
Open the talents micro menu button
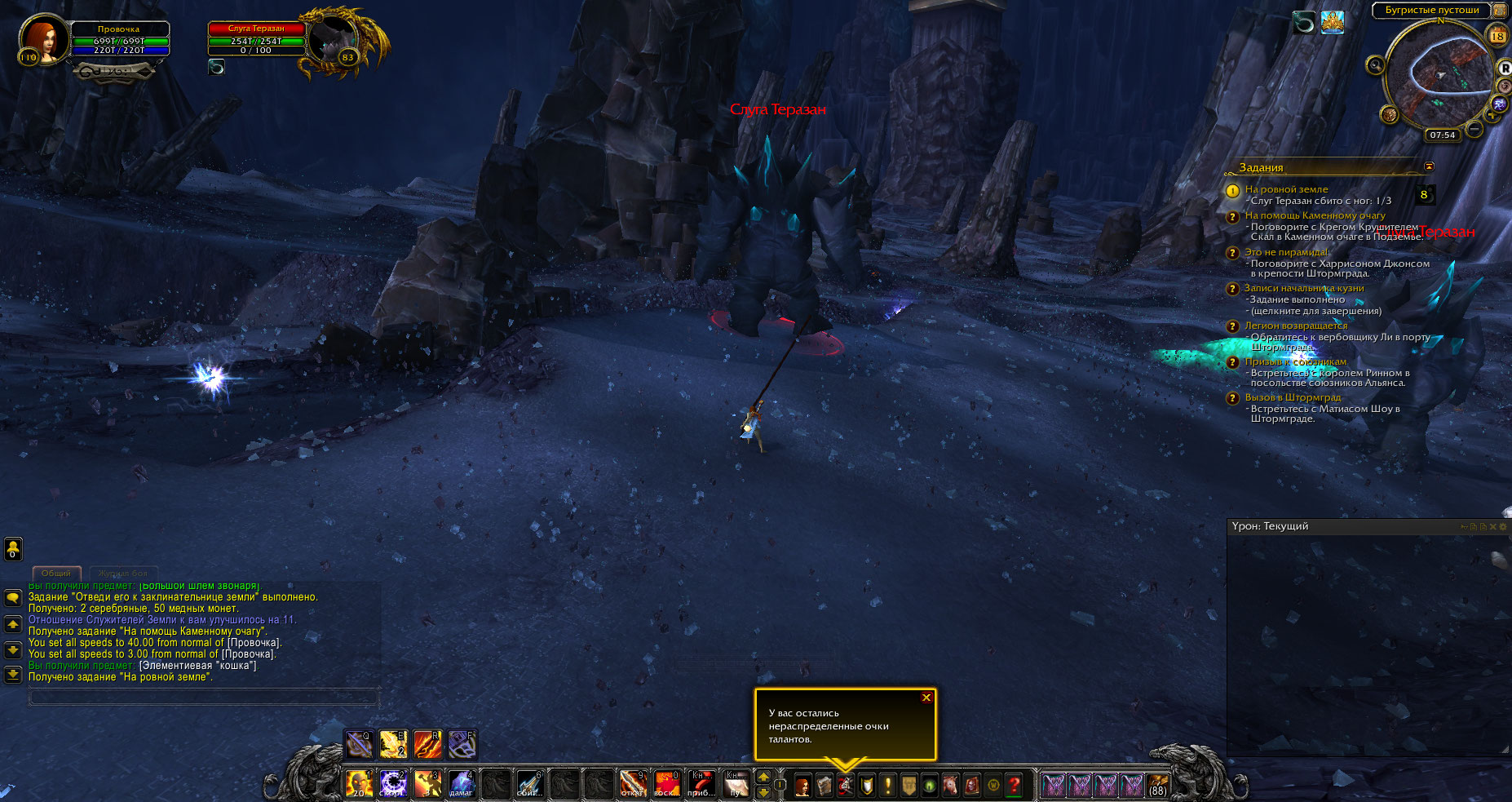coord(845,786)
